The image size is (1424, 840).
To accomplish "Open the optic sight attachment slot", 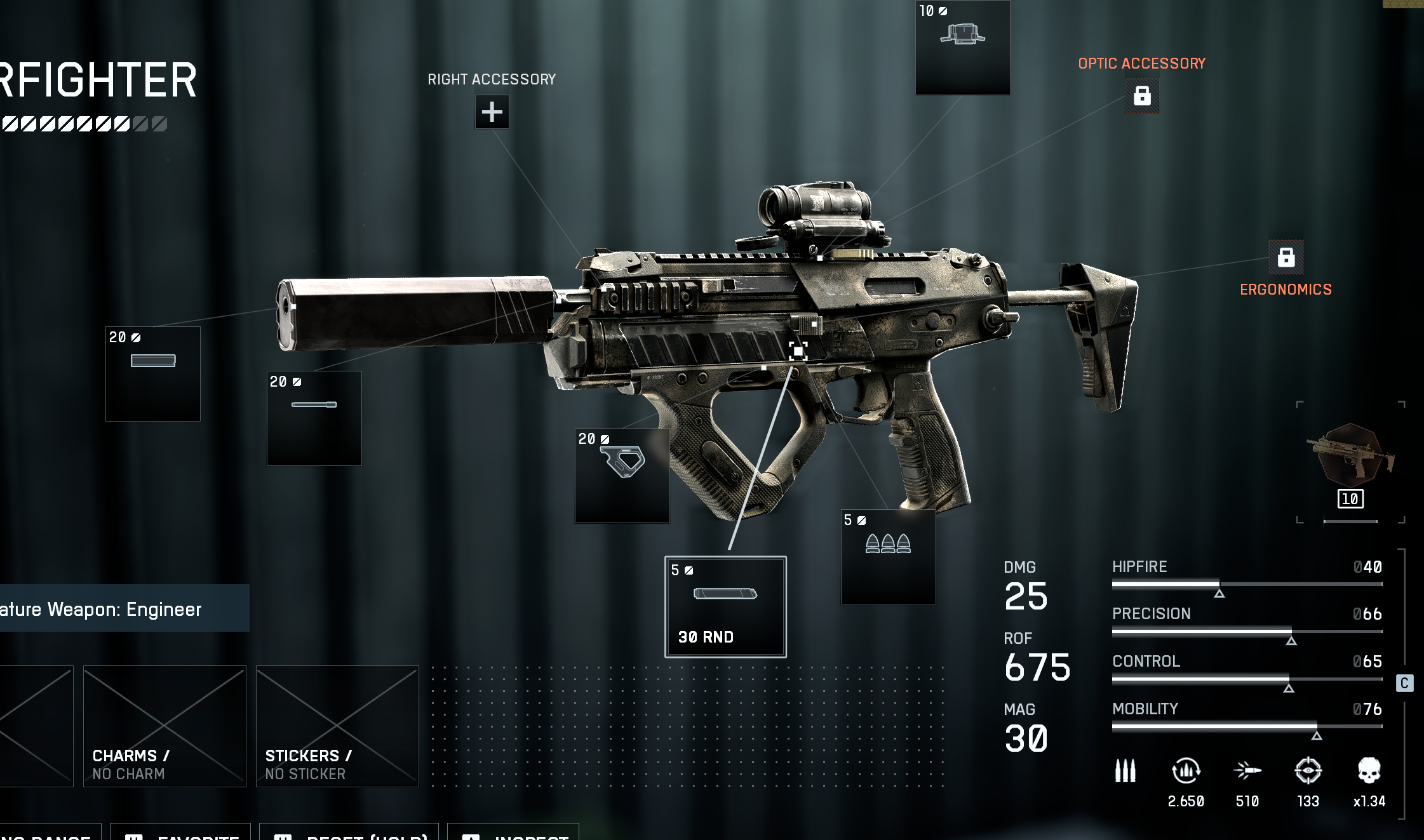I will pos(962,48).
